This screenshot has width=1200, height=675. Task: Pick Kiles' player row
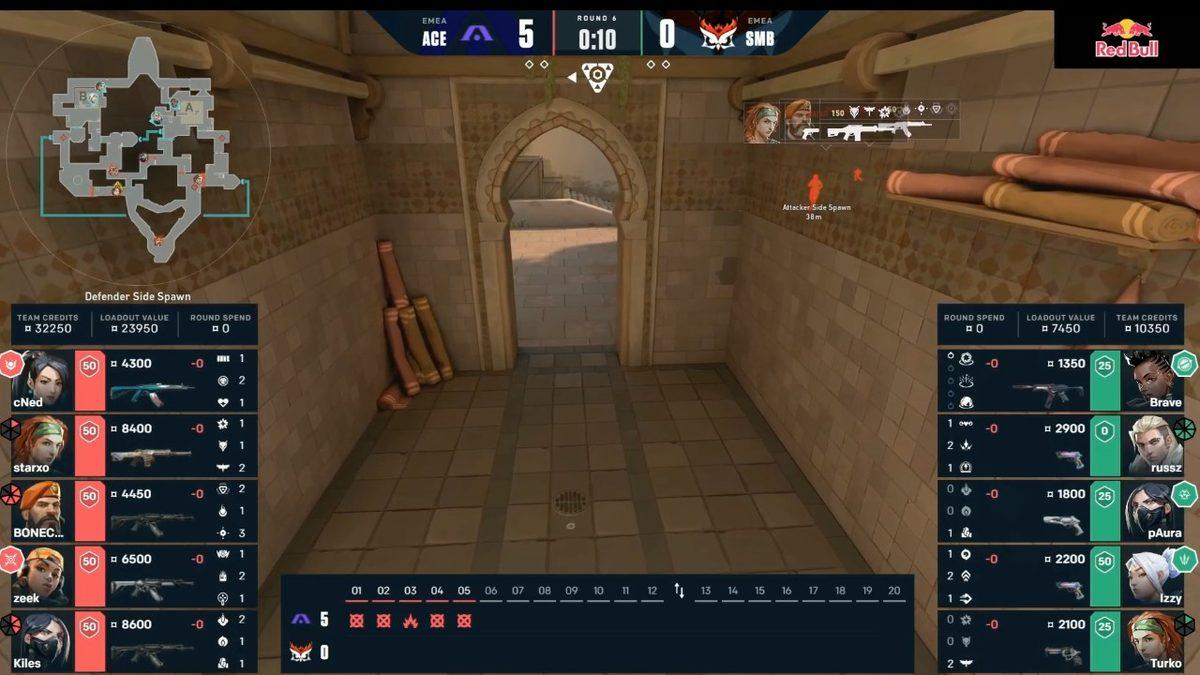pos(130,640)
